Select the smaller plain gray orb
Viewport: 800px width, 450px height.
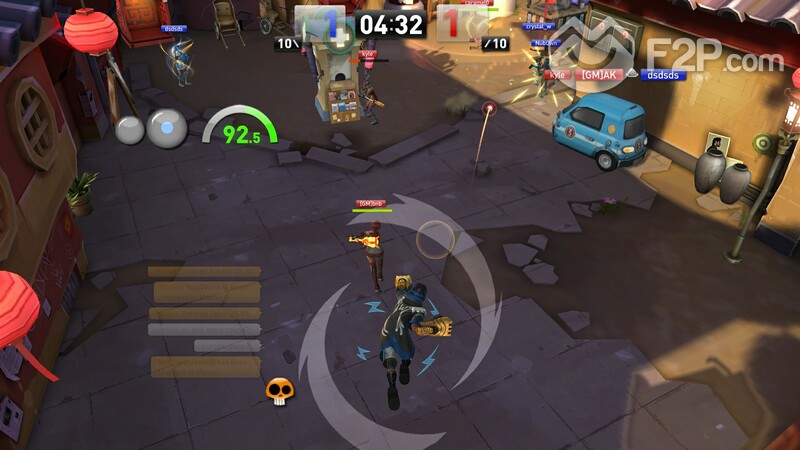(130, 130)
